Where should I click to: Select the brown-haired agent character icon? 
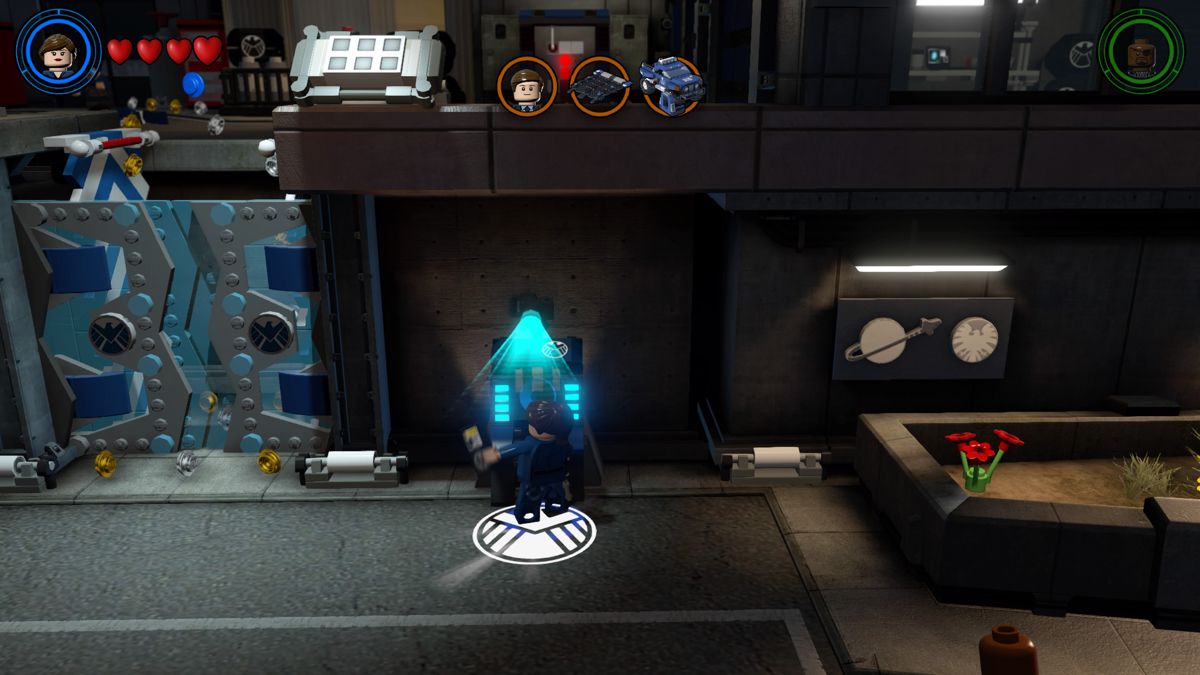pos(526,87)
